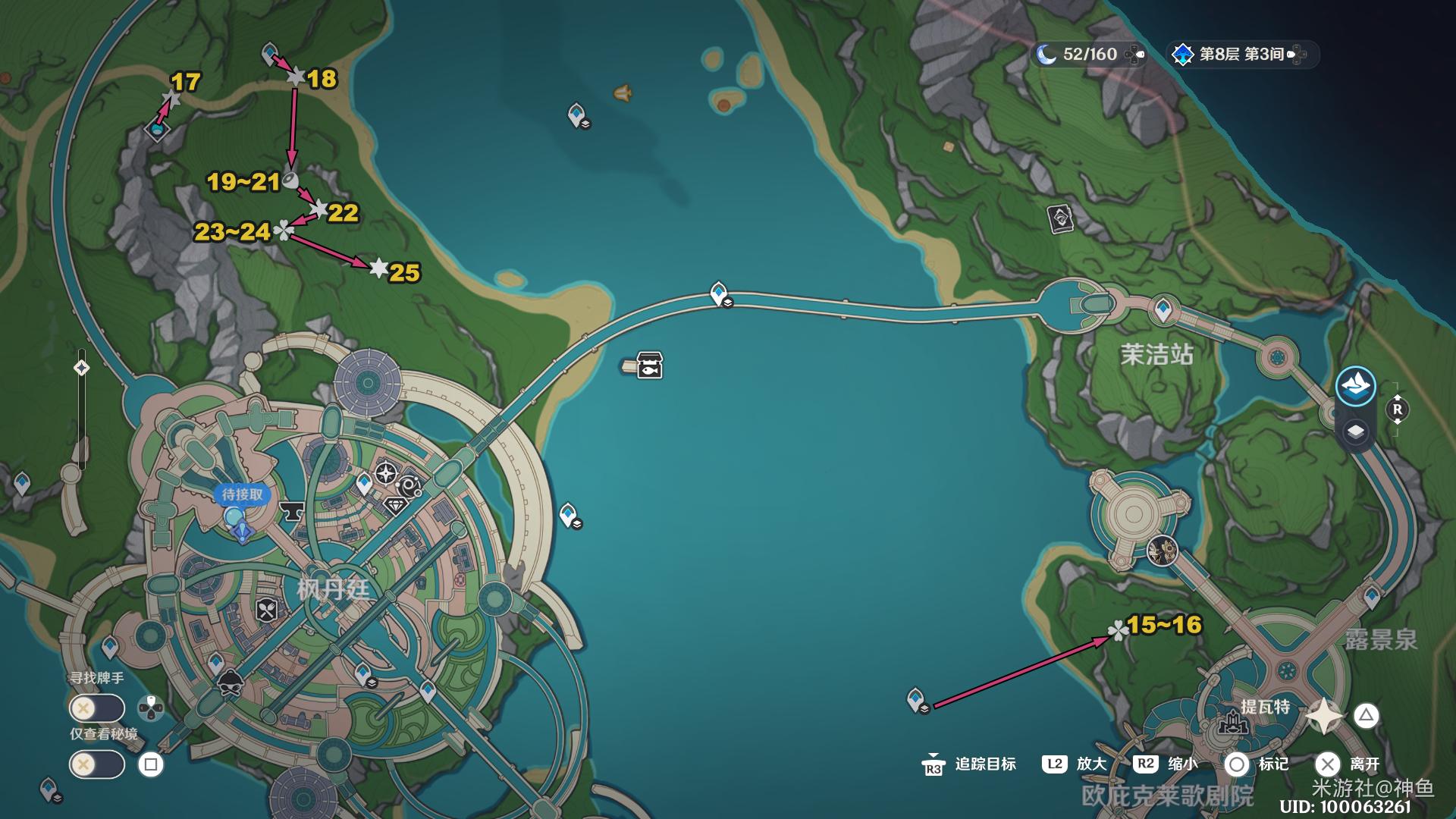This screenshot has height=819, width=1456.
Task: Select the teleport waypoint on the bridge
Action: pos(718,293)
